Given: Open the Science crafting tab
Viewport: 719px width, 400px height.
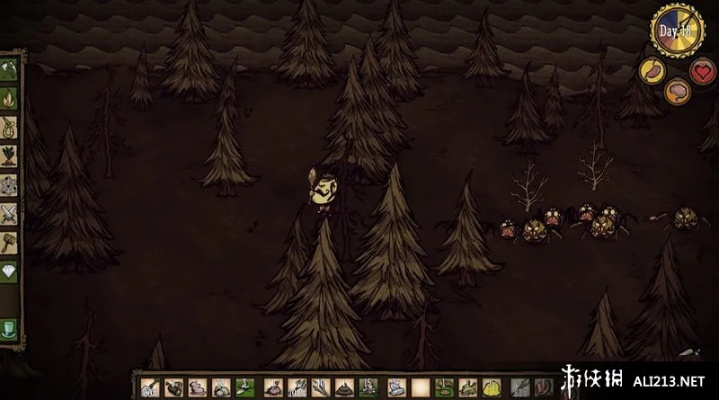Looking at the screenshot, I should [9, 185].
